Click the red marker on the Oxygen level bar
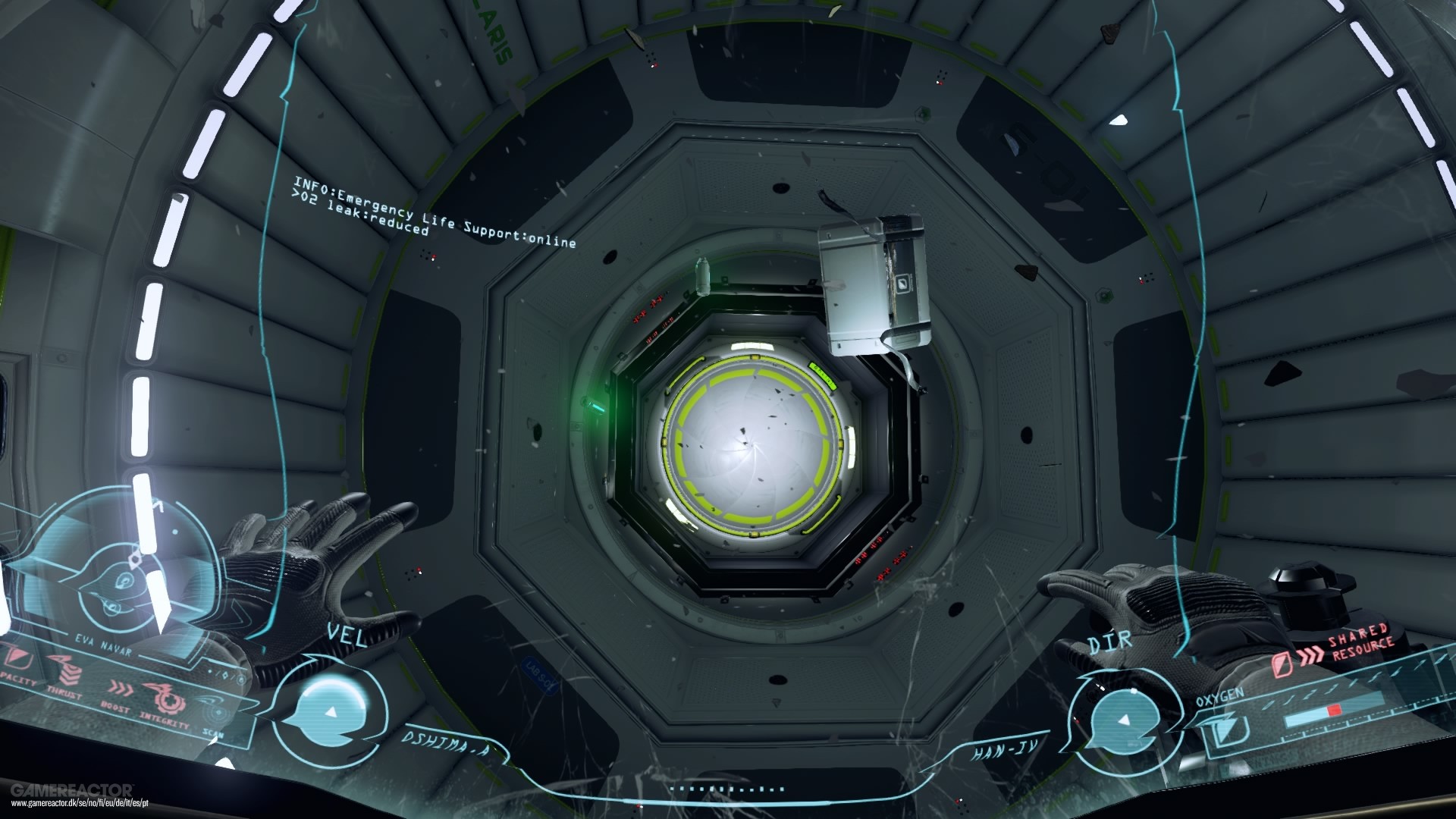The width and height of the screenshot is (1456, 819). [1334, 711]
